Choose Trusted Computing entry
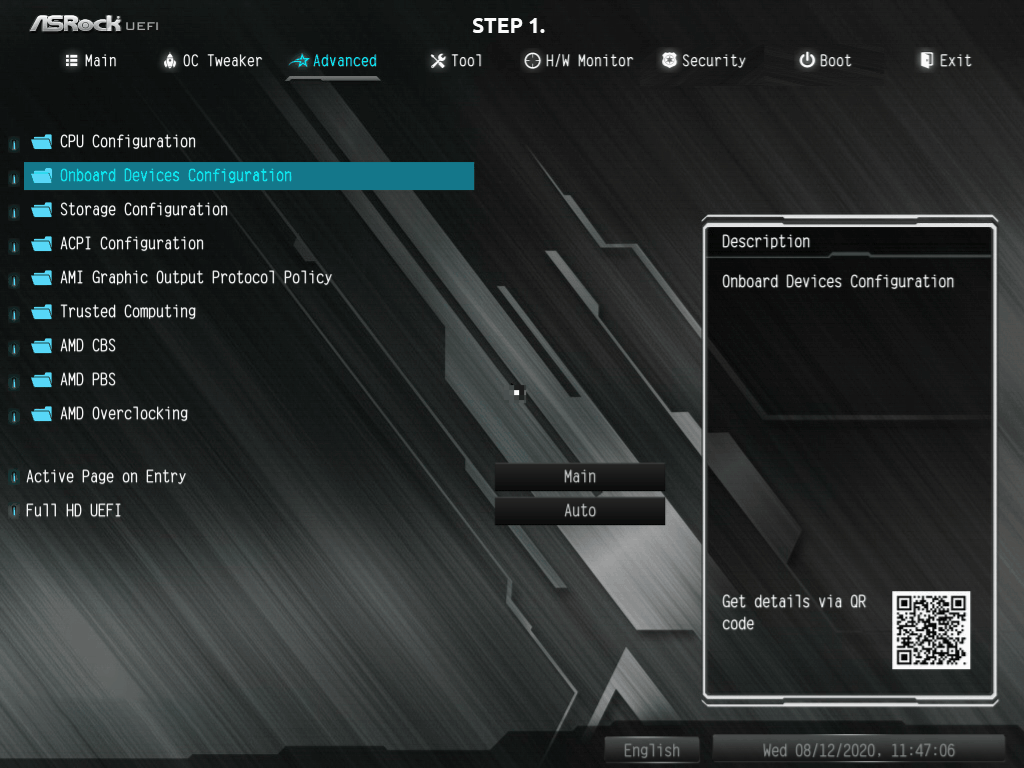This screenshot has width=1024, height=768. point(127,312)
